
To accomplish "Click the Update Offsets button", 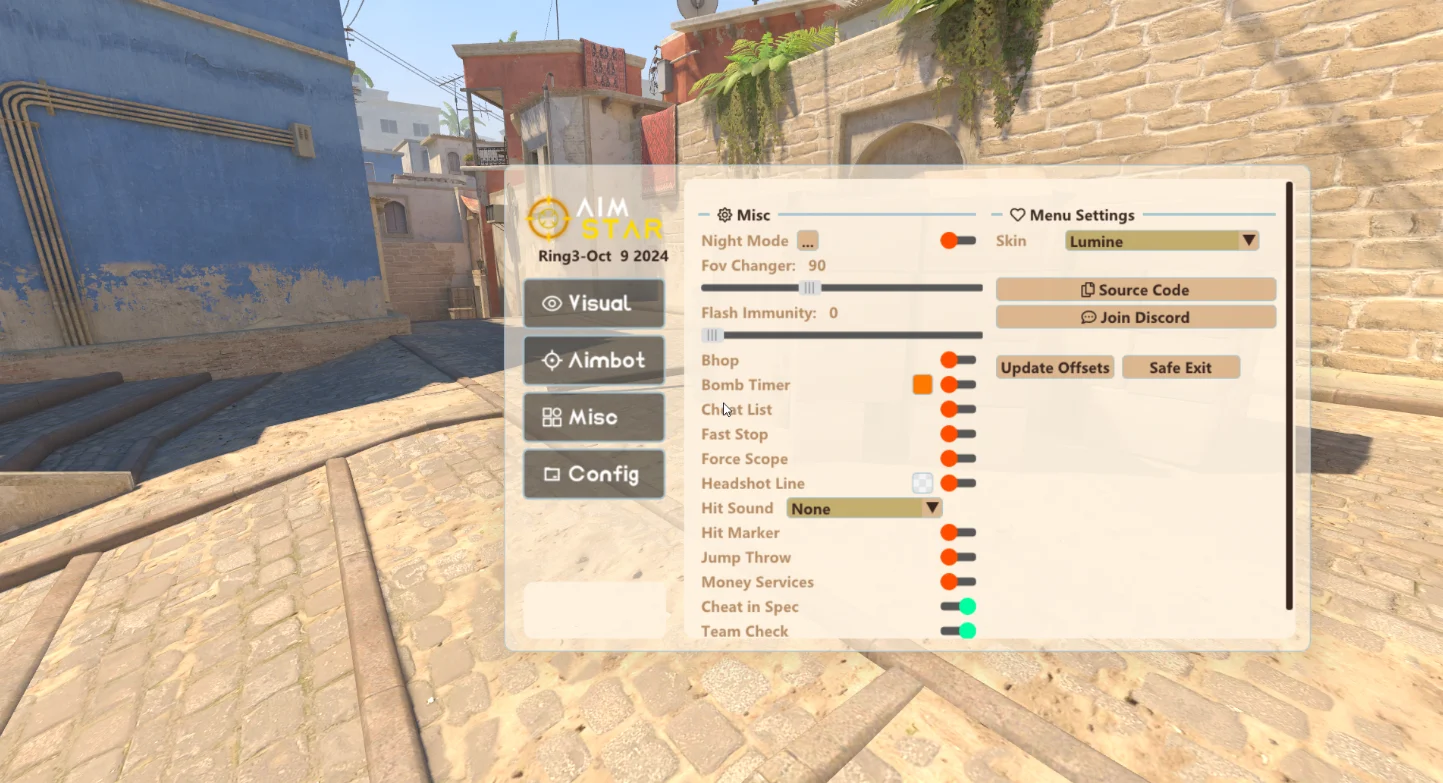I will pyautogui.click(x=1055, y=368).
